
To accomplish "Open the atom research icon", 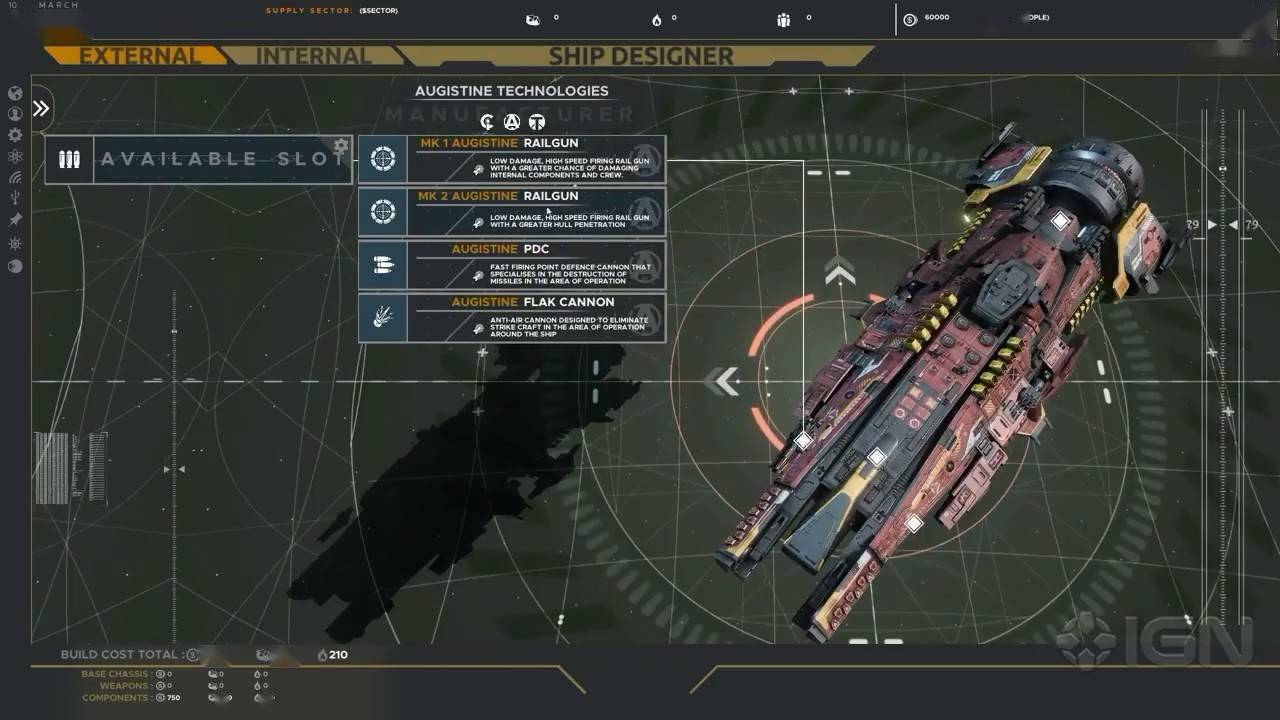I will [x=15, y=156].
